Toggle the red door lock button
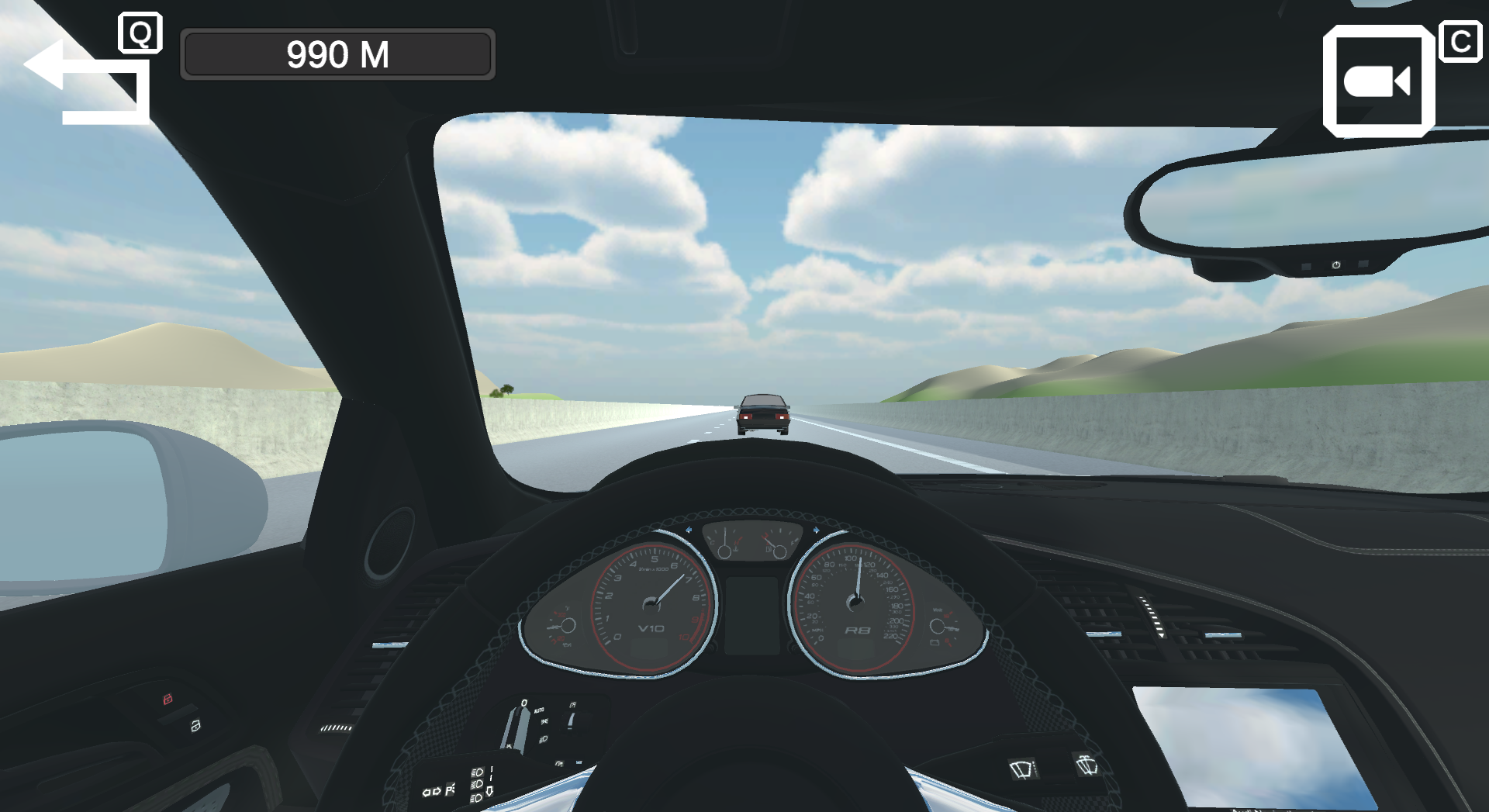Screen dimensions: 1489x812 (x=168, y=699)
